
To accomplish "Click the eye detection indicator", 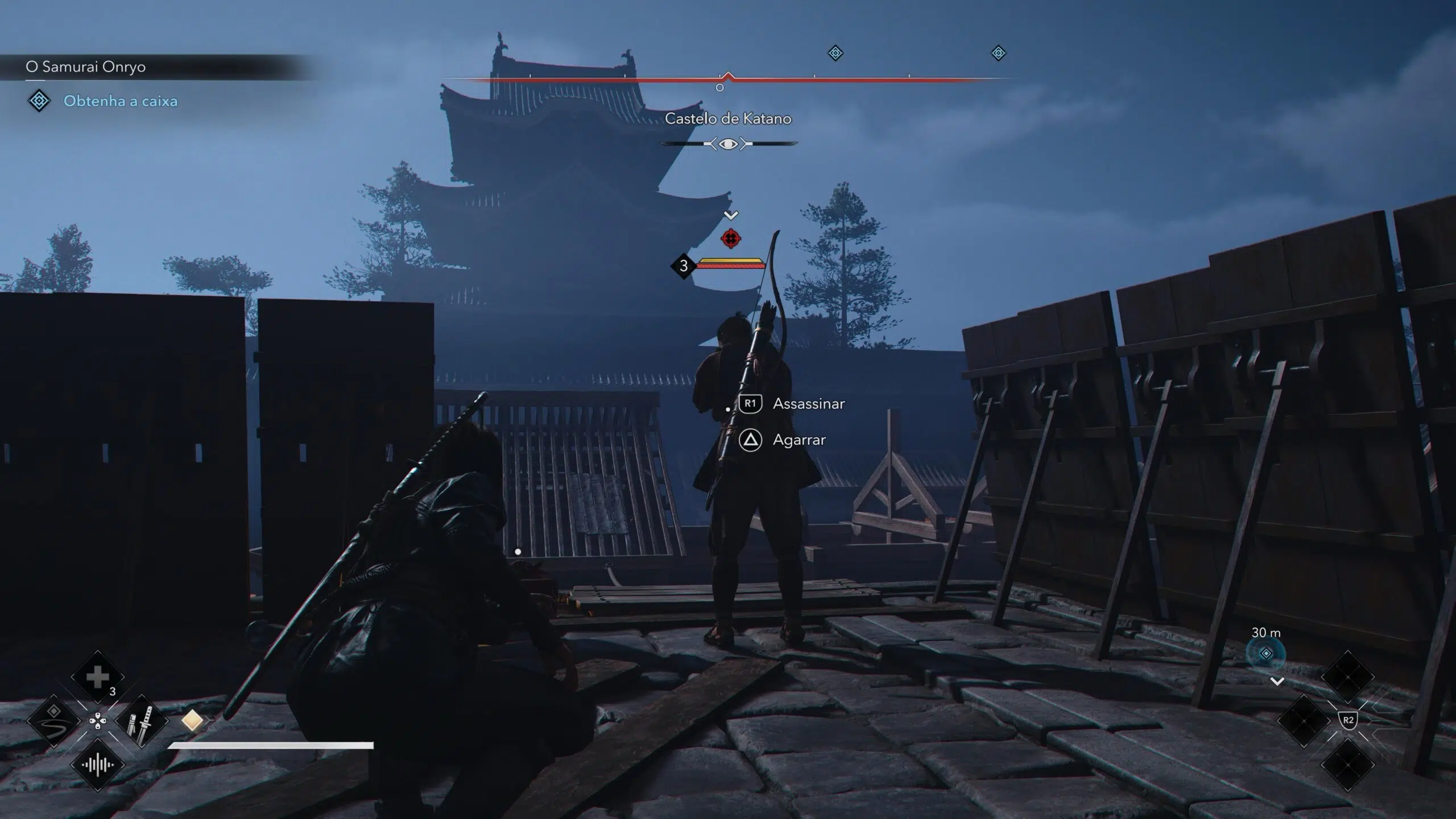I will 728,144.
